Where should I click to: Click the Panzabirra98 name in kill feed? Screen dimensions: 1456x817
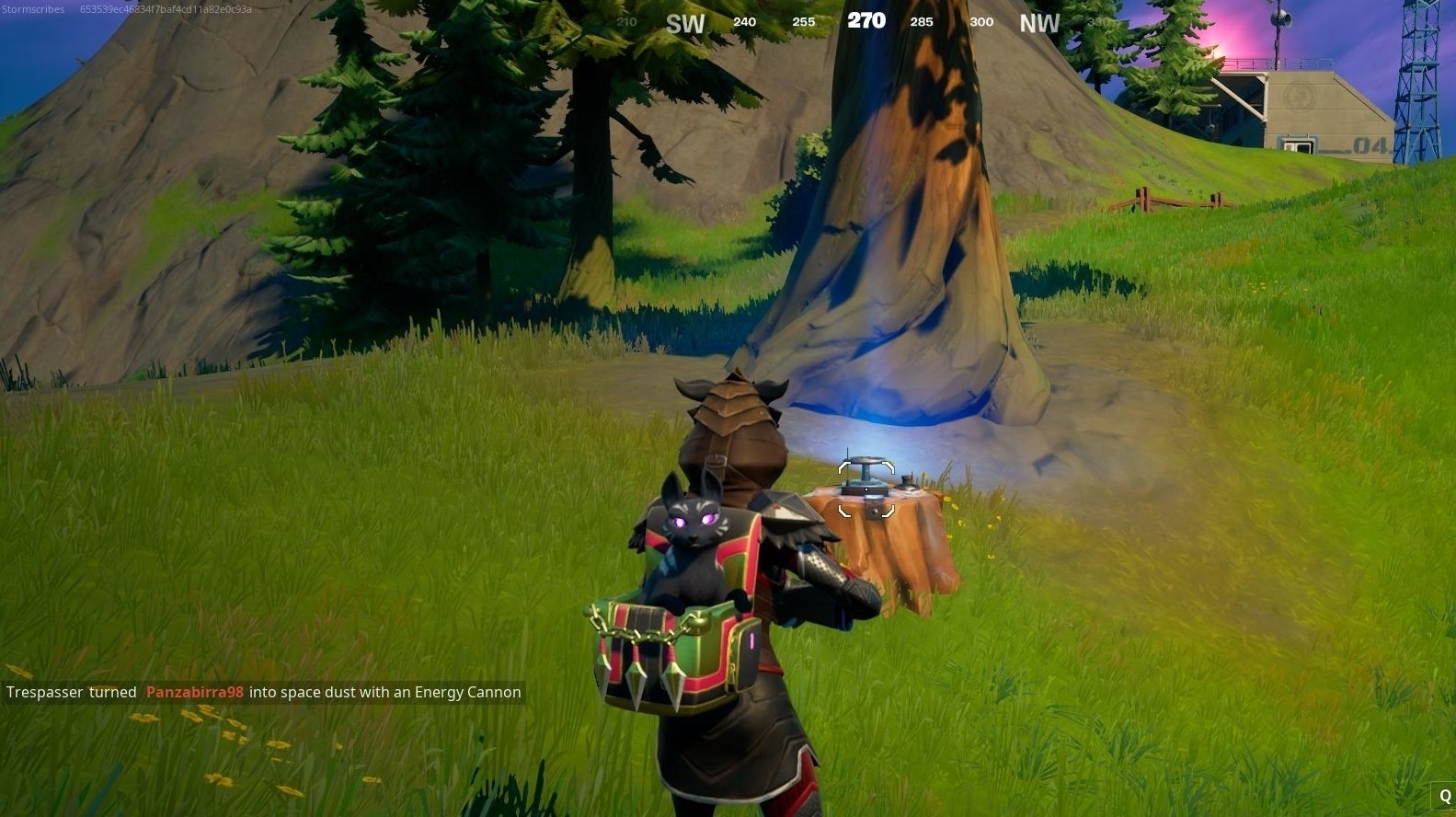coord(193,692)
